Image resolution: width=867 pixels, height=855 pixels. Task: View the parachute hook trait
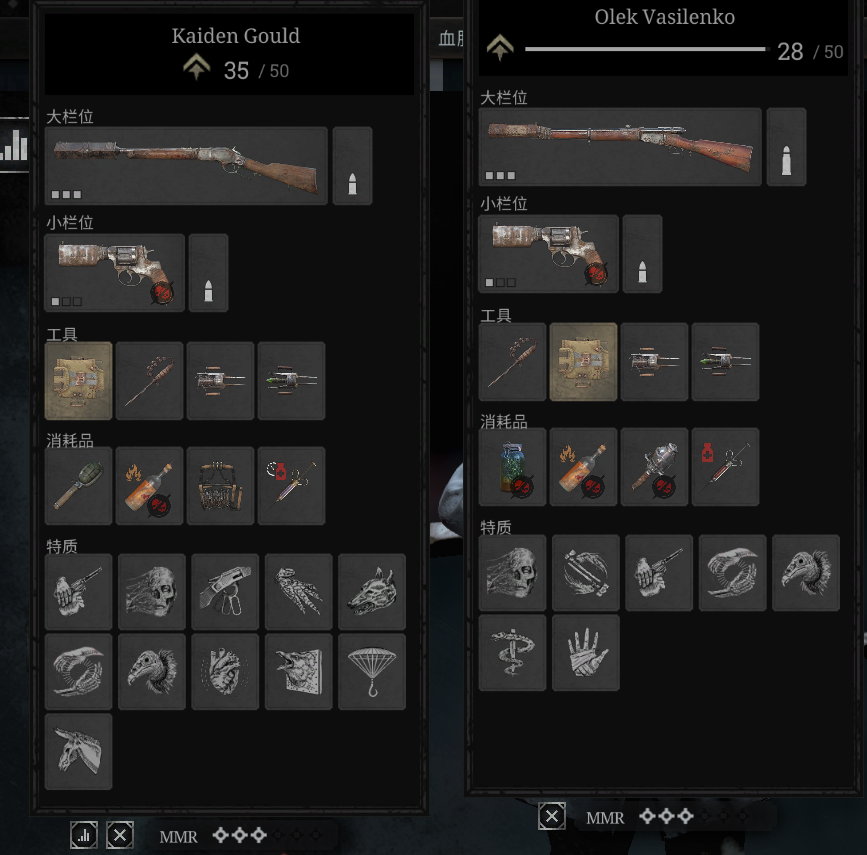click(372, 672)
